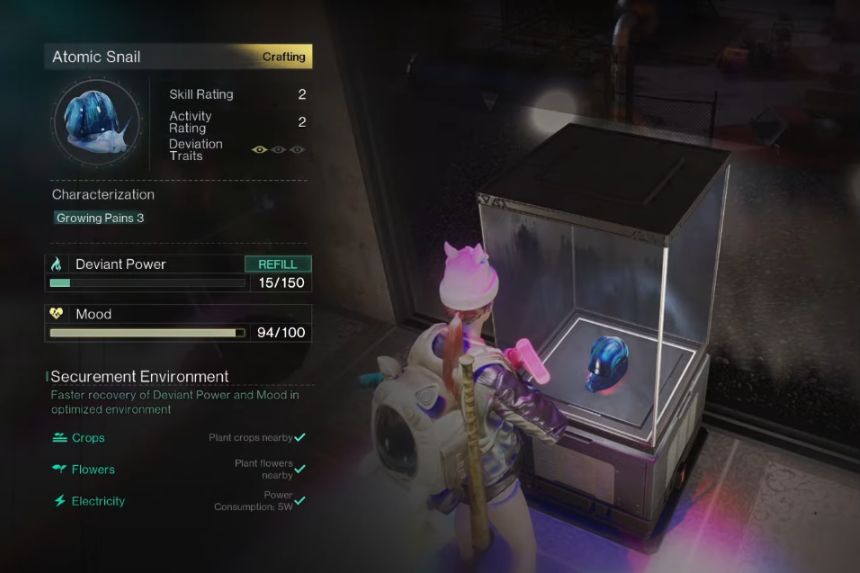Inspect the Growing Pains 3 characterization tag
Image resolution: width=860 pixels, height=573 pixels.
coord(100,218)
